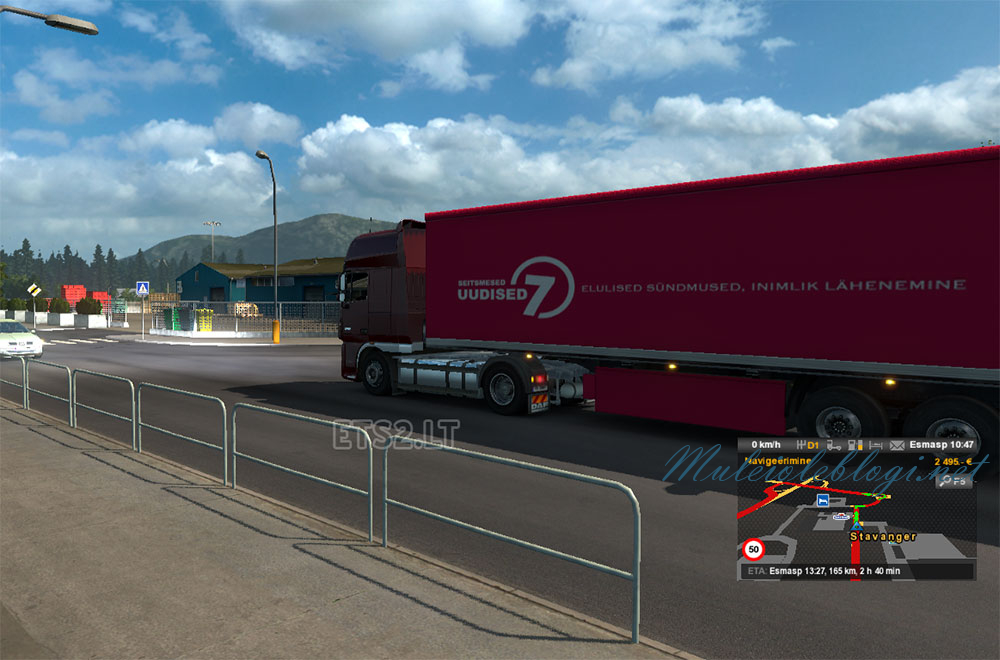Viewport: 1000px width, 660px height.
Task: Click the fuel pump indicator icon
Action: tap(856, 445)
